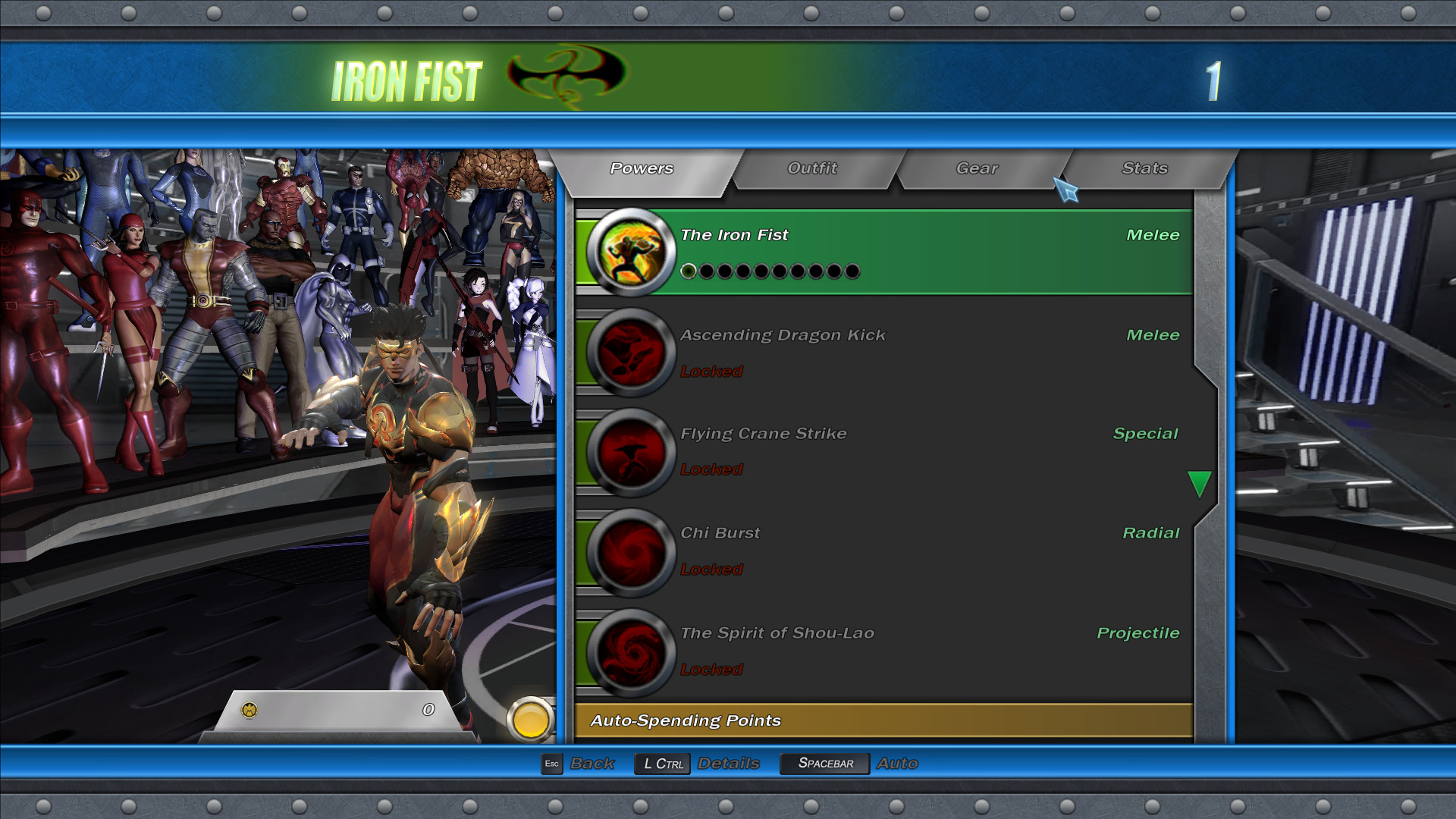Click the Iron Fist logo in the header
Image resolution: width=1456 pixels, height=819 pixels.
[556, 74]
